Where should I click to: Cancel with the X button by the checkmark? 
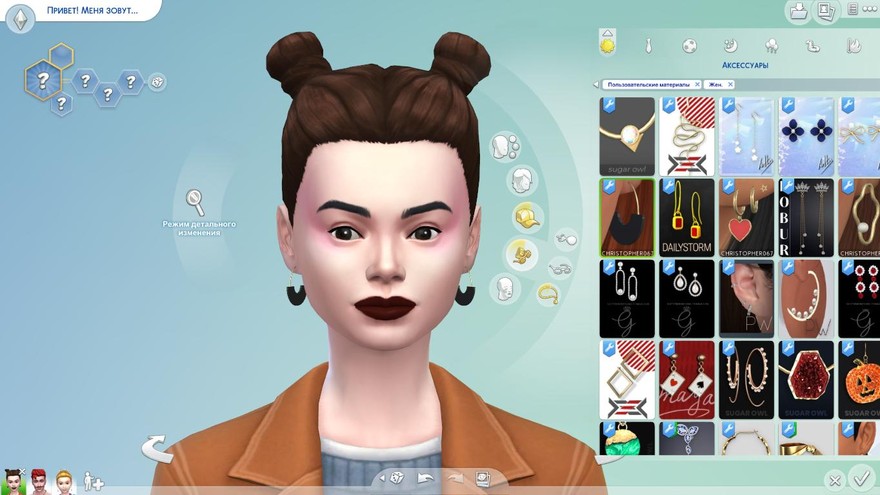pos(834,481)
